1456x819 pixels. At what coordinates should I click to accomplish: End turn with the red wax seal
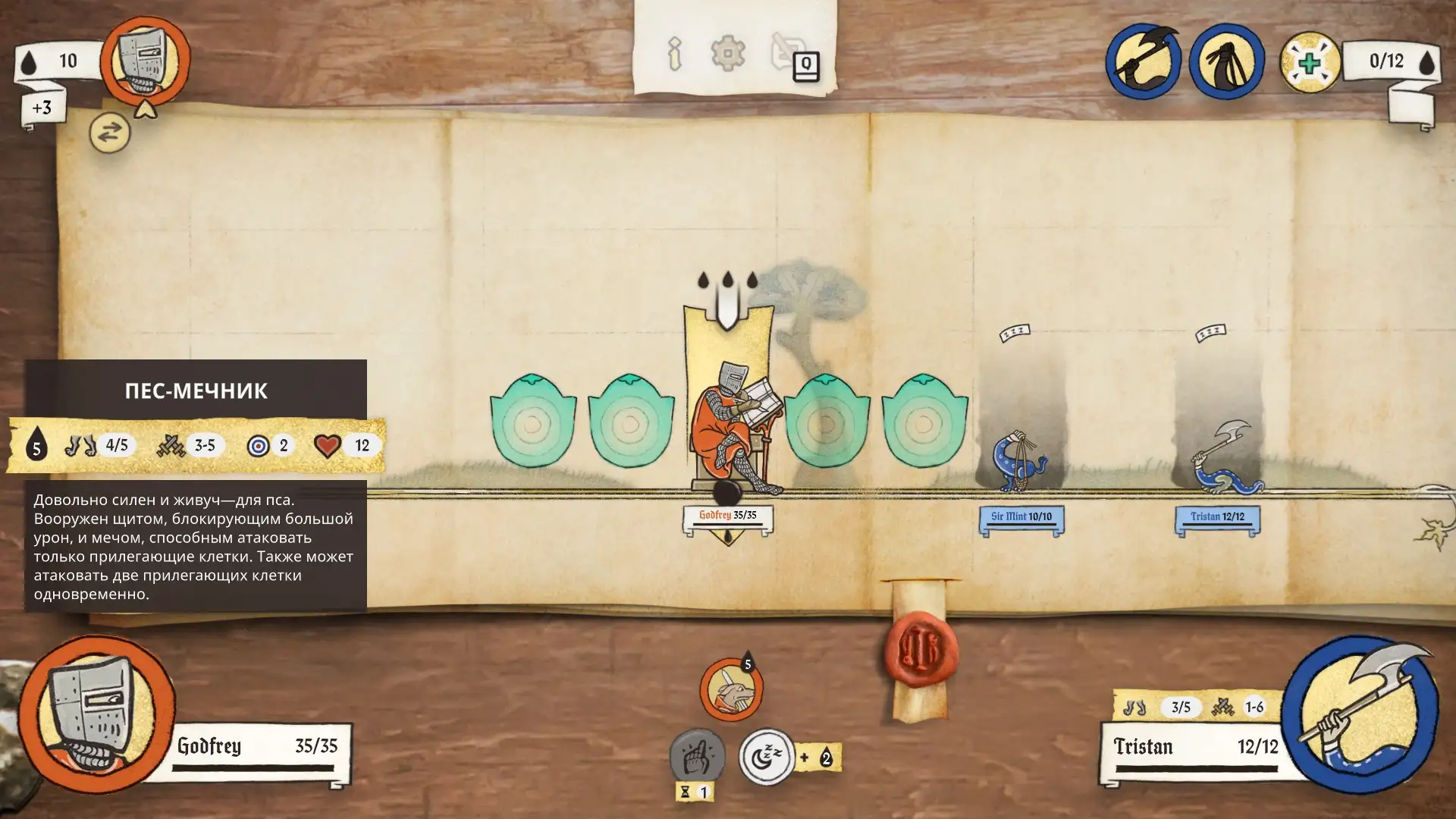[920, 650]
